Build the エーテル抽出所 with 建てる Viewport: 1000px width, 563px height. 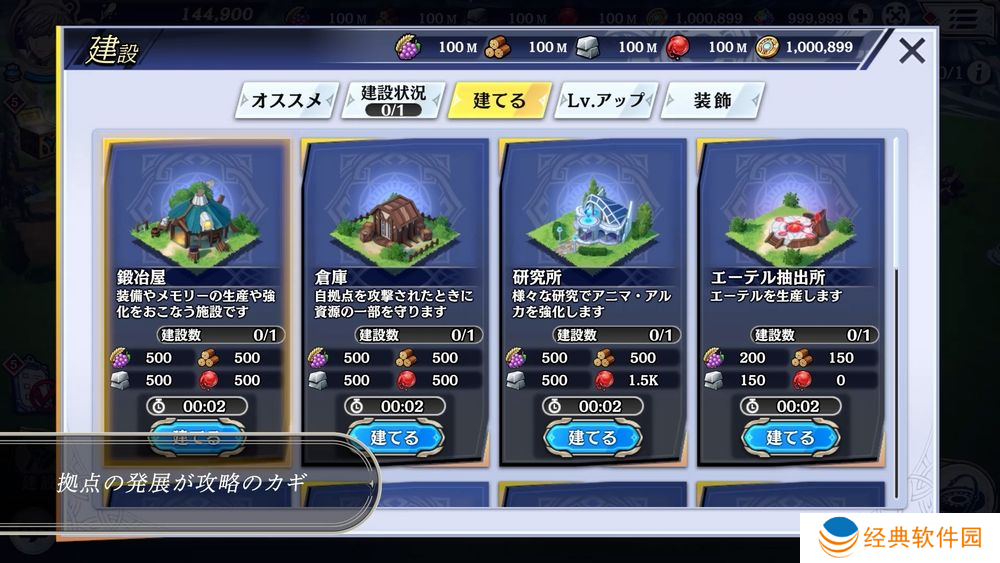[x=790, y=437]
